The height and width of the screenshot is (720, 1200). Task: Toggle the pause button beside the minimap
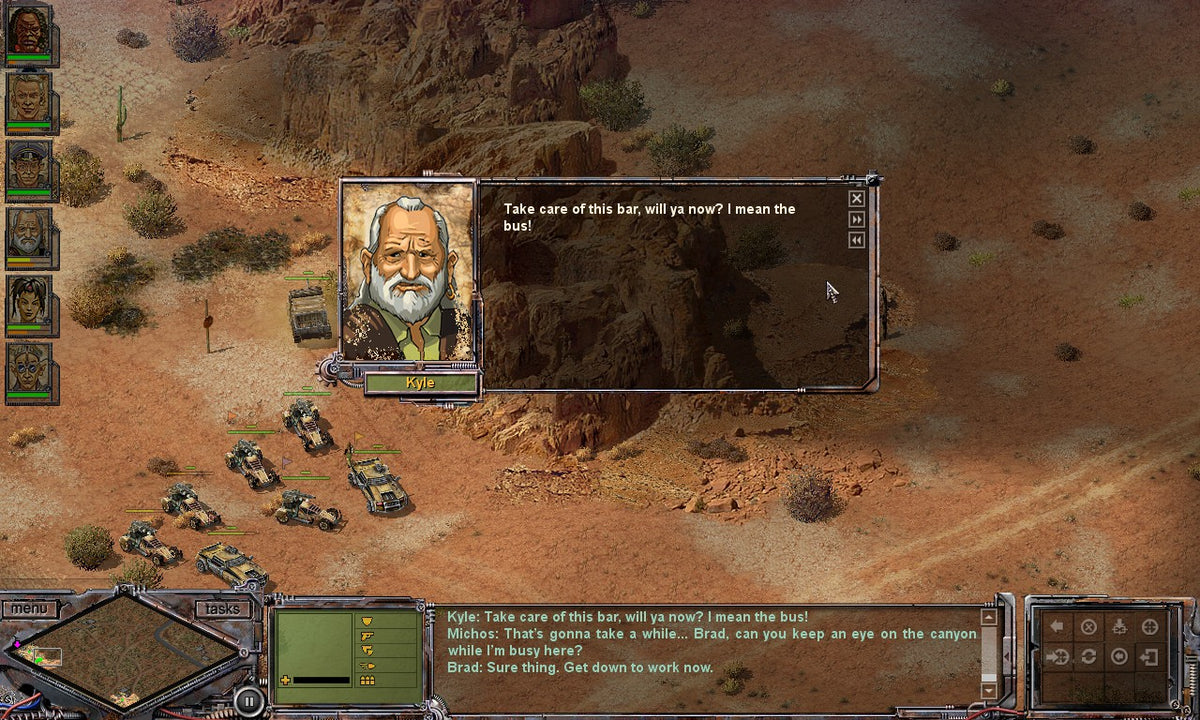[x=248, y=699]
